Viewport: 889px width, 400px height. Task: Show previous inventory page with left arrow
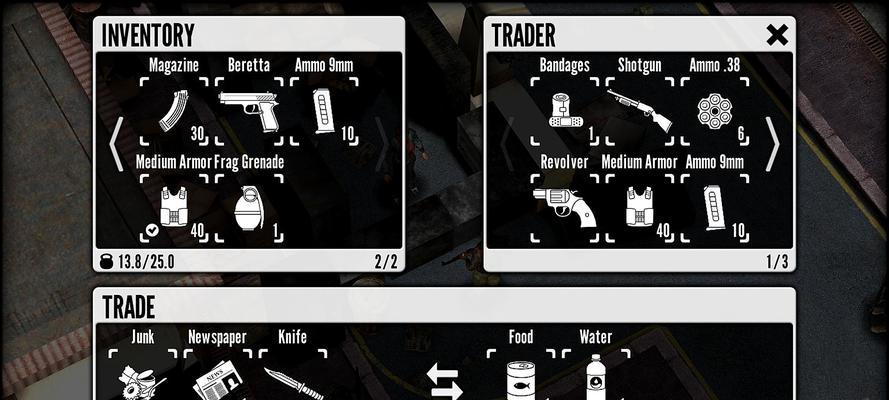pyautogui.click(x=116, y=145)
